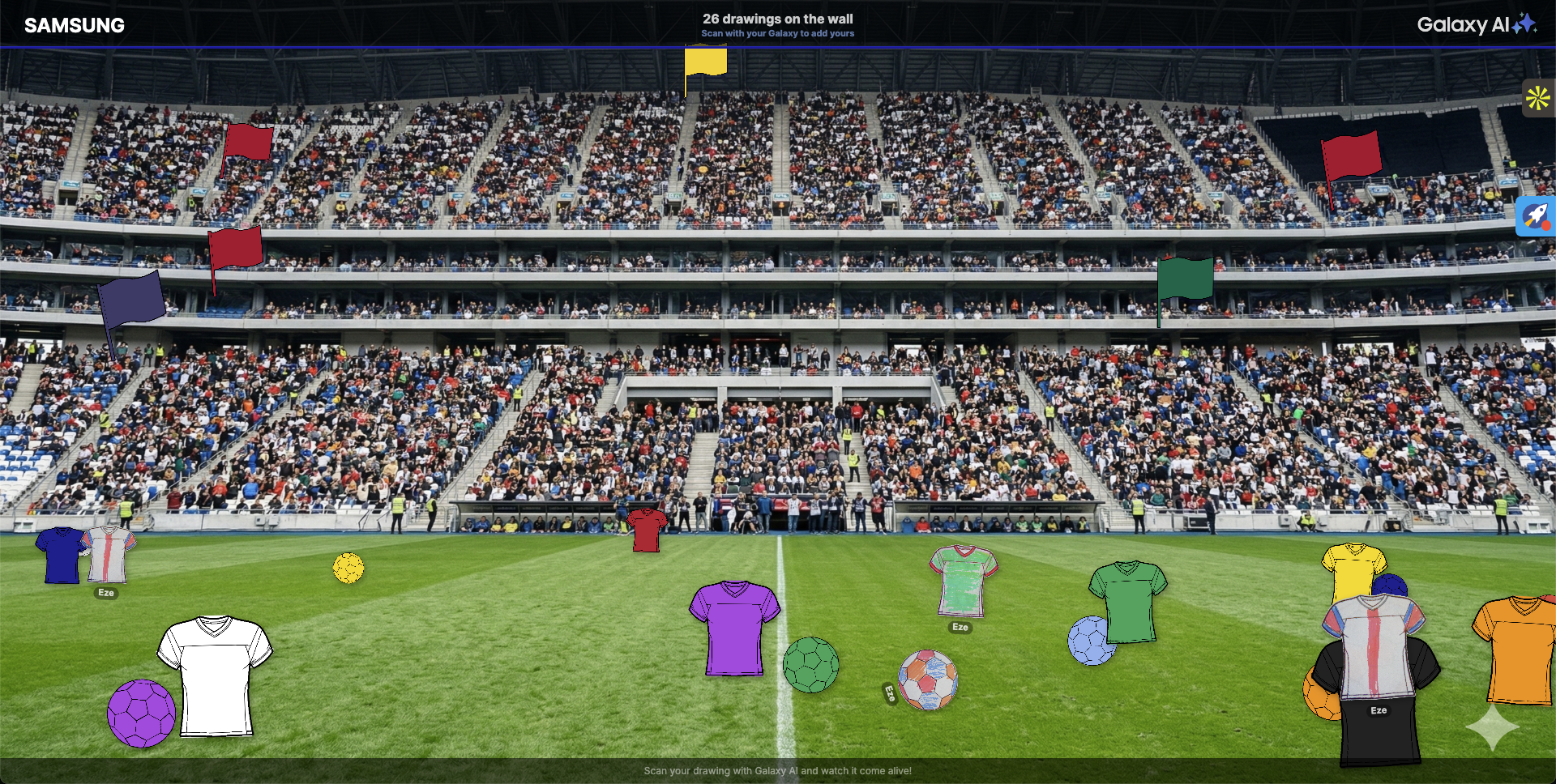The width and height of the screenshot is (1556, 784).
Task: Select the Eze label below the green-pink jersey
Action: pos(959,628)
